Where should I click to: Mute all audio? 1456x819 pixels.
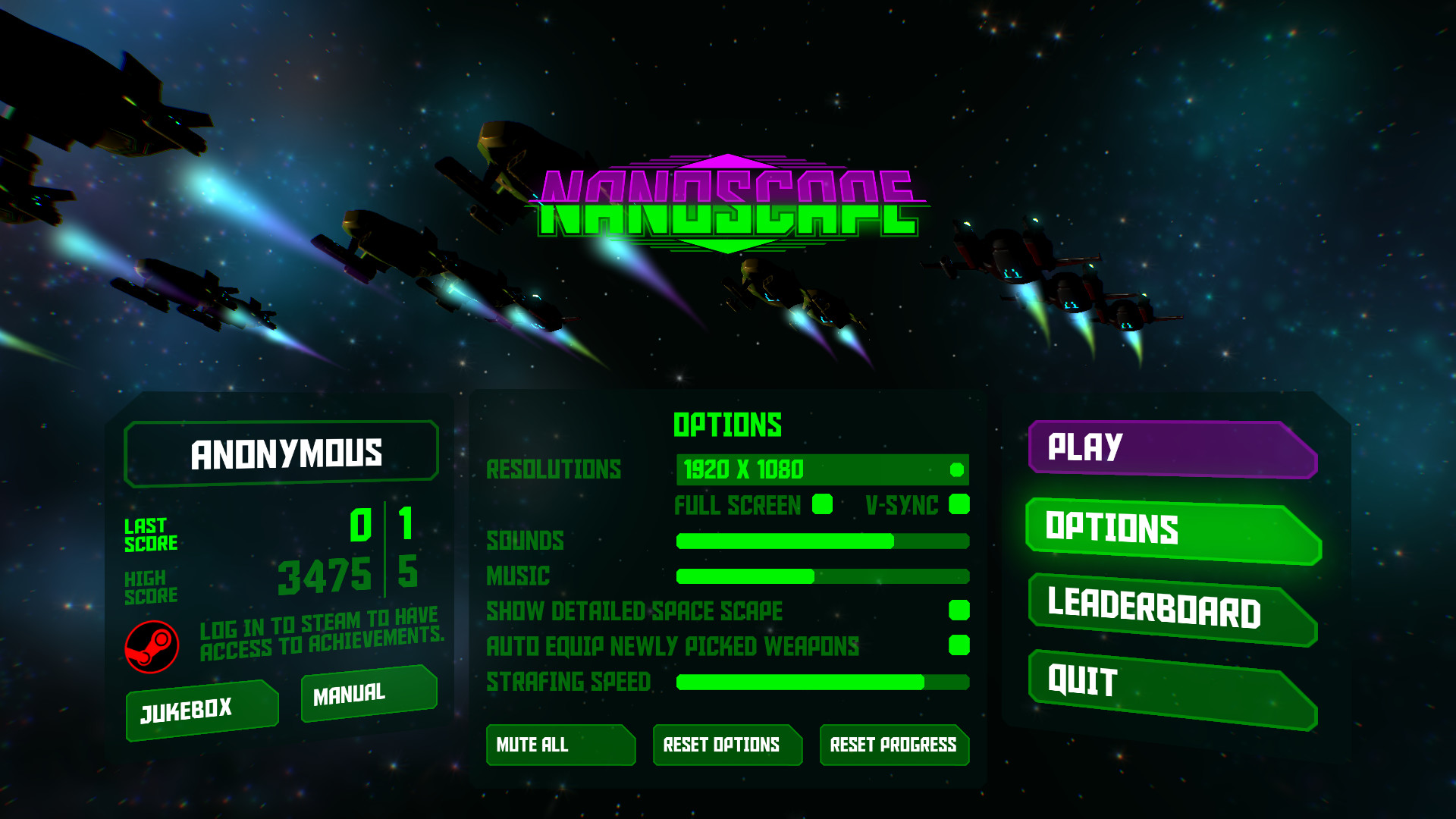point(561,745)
